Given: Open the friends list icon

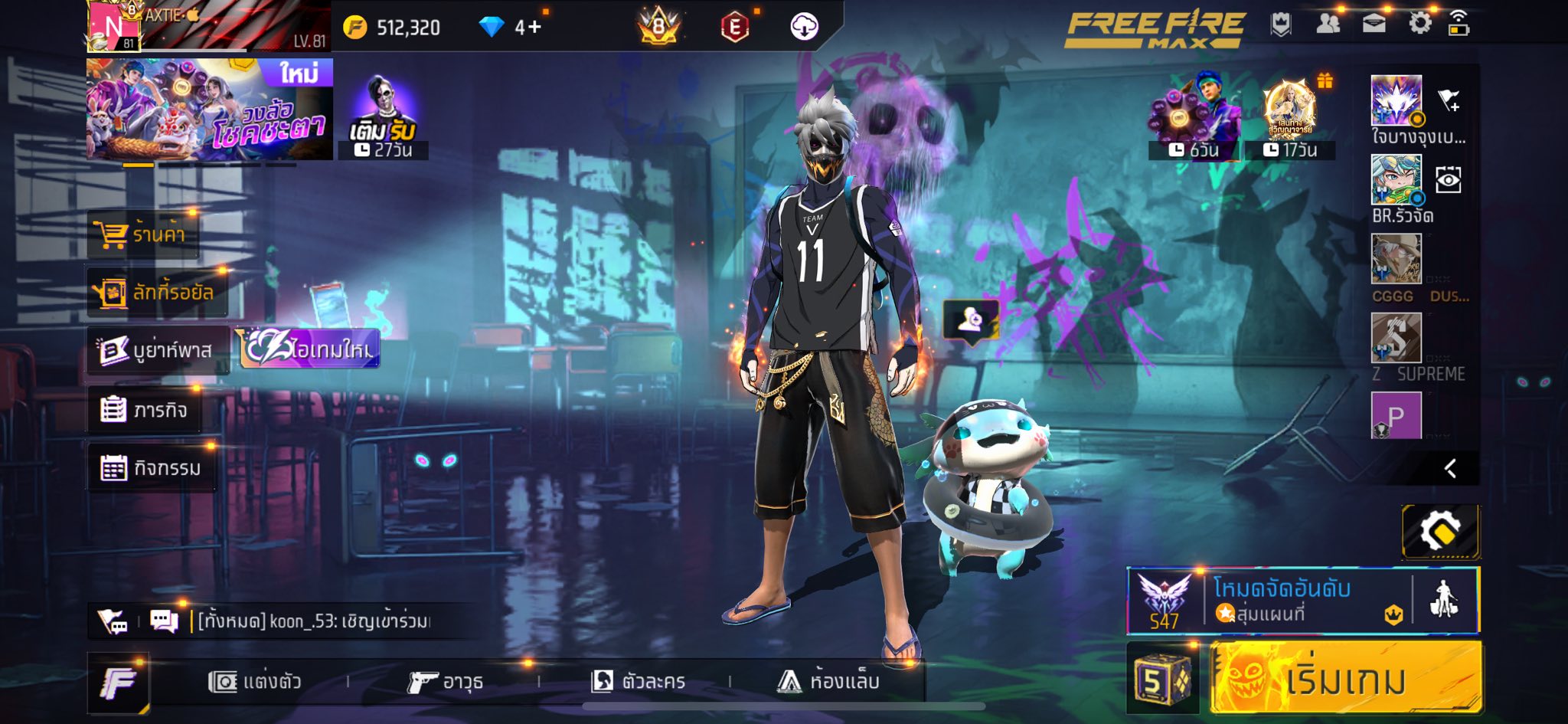Looking at the screenshot, I should coord(1328,23).
